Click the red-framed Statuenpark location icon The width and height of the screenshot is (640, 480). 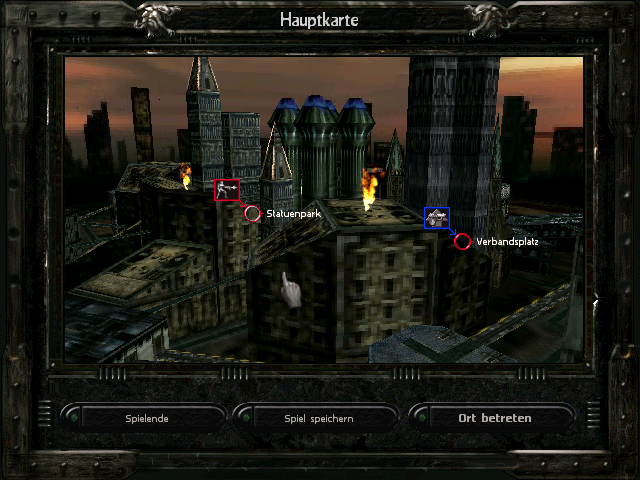coord(227,190)
